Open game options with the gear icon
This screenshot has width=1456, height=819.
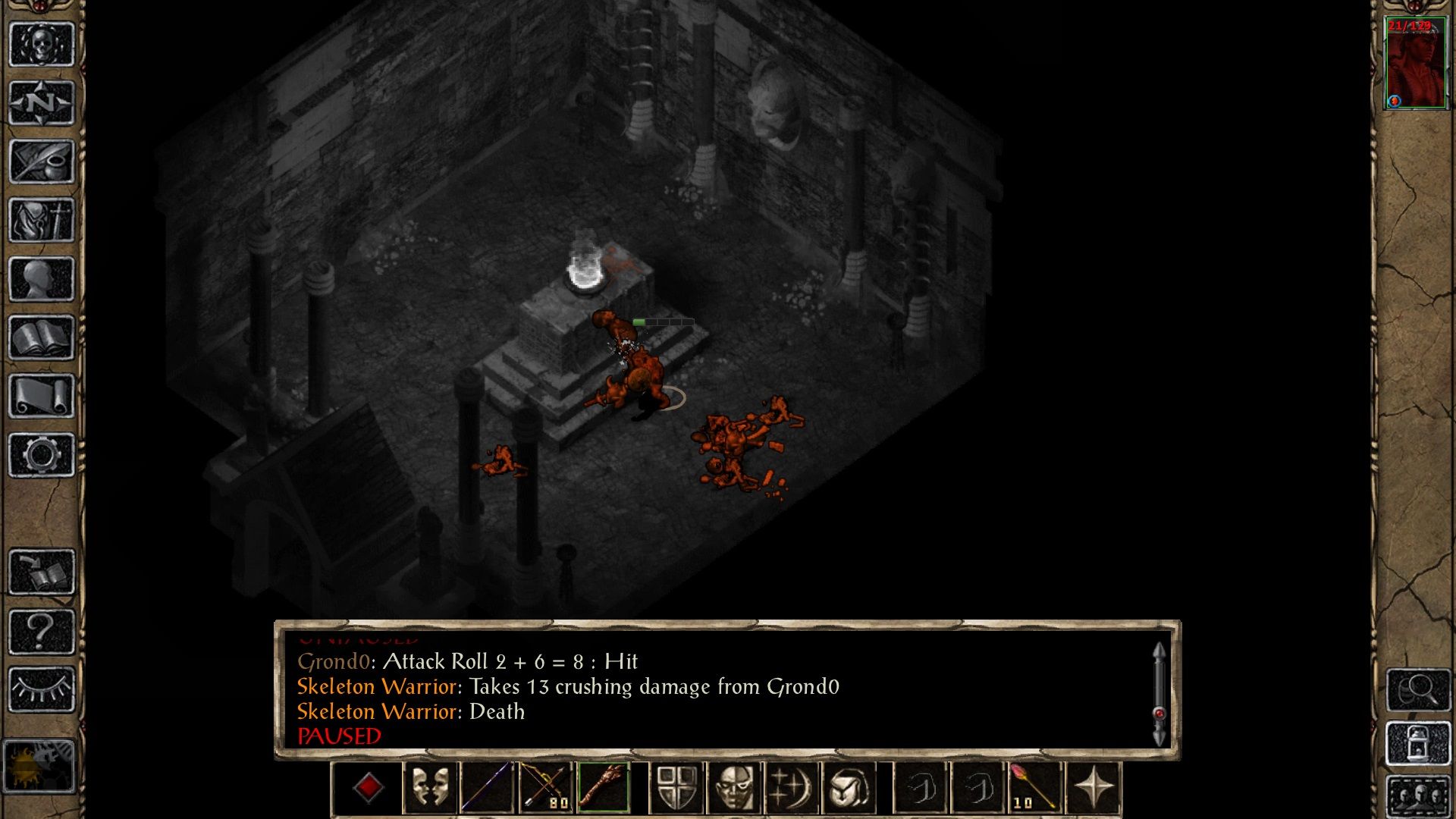pyautogui.click(x=42, y=455)
